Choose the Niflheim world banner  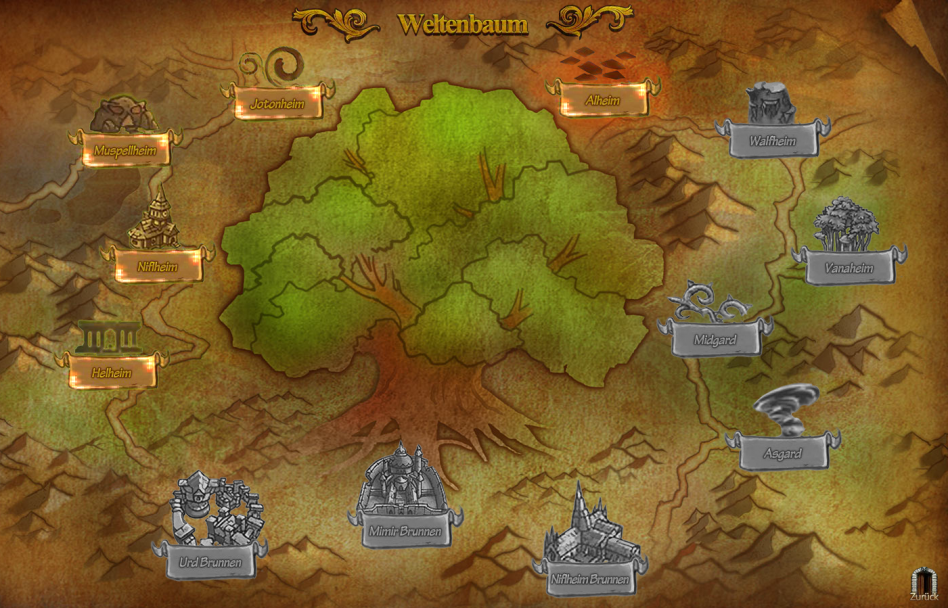pos(158,267)
